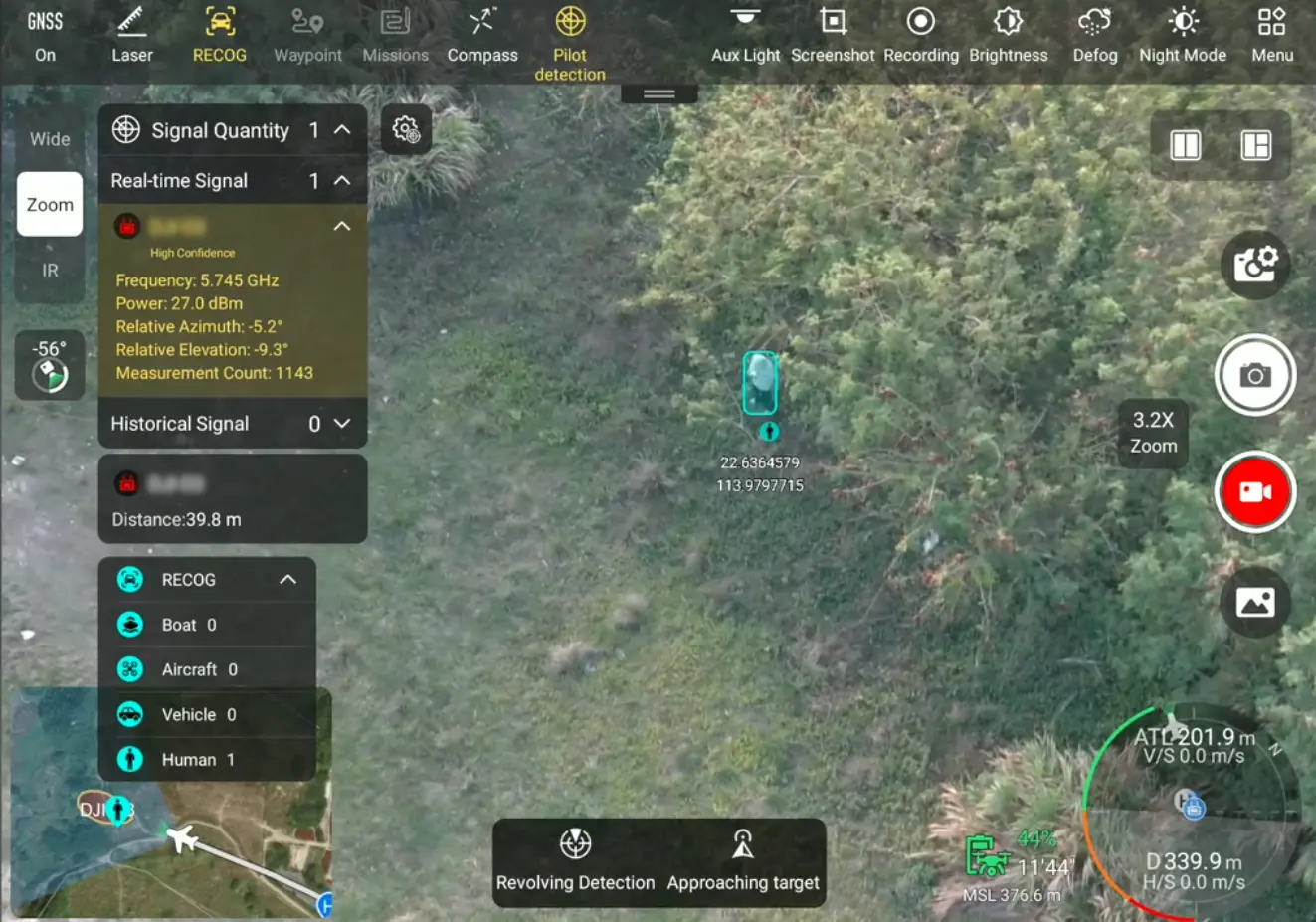Viewport: 1316px width, 922px height.
Task: Select the IR camera view
Action: pos(50,271)
